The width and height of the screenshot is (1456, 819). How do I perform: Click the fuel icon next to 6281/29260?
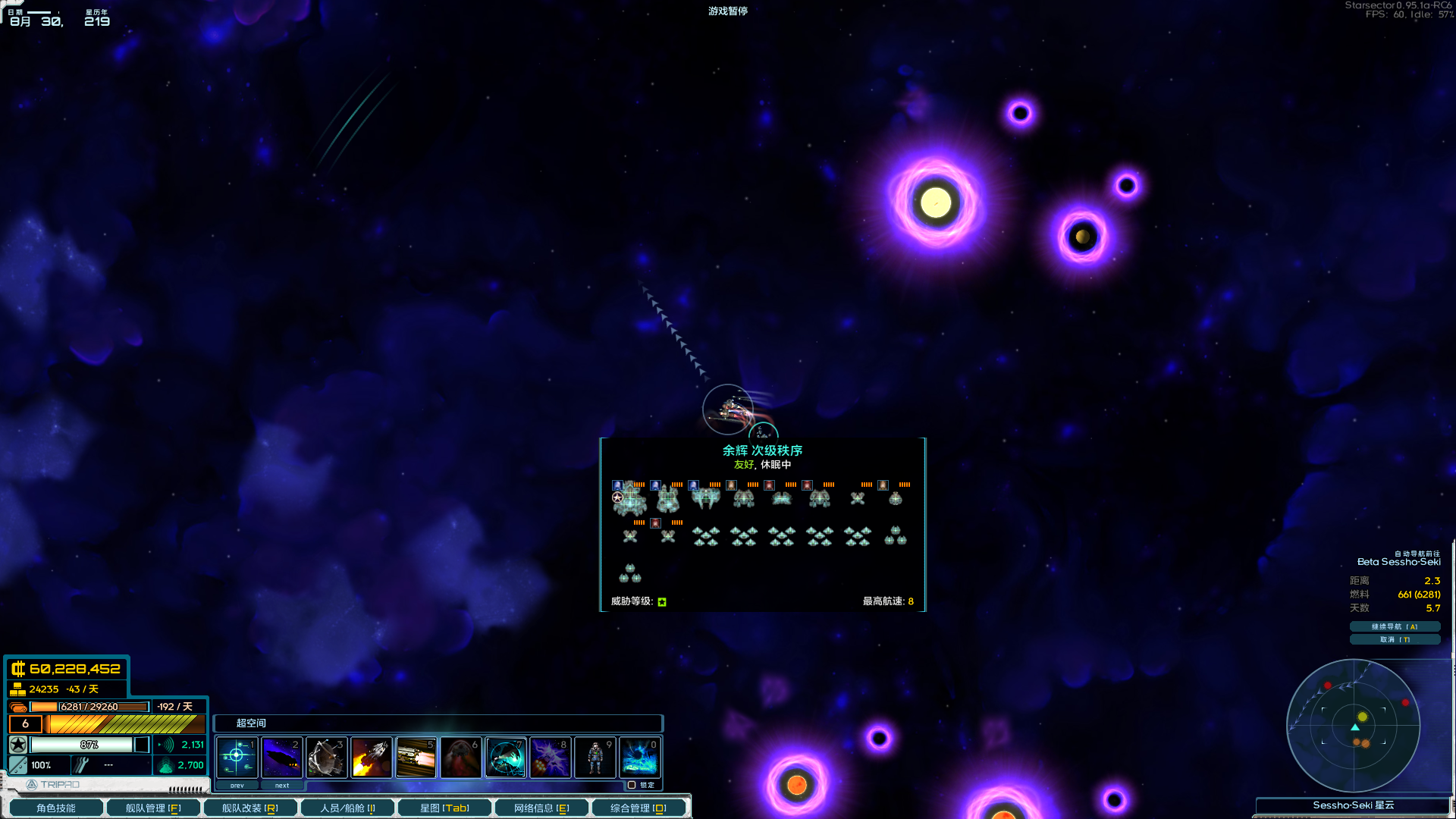pyautogui.click(x=17, y=706)
